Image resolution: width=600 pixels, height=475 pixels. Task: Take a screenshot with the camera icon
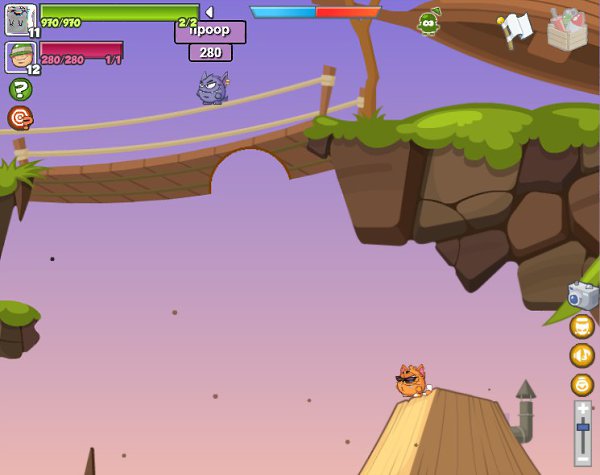[582, 294]
